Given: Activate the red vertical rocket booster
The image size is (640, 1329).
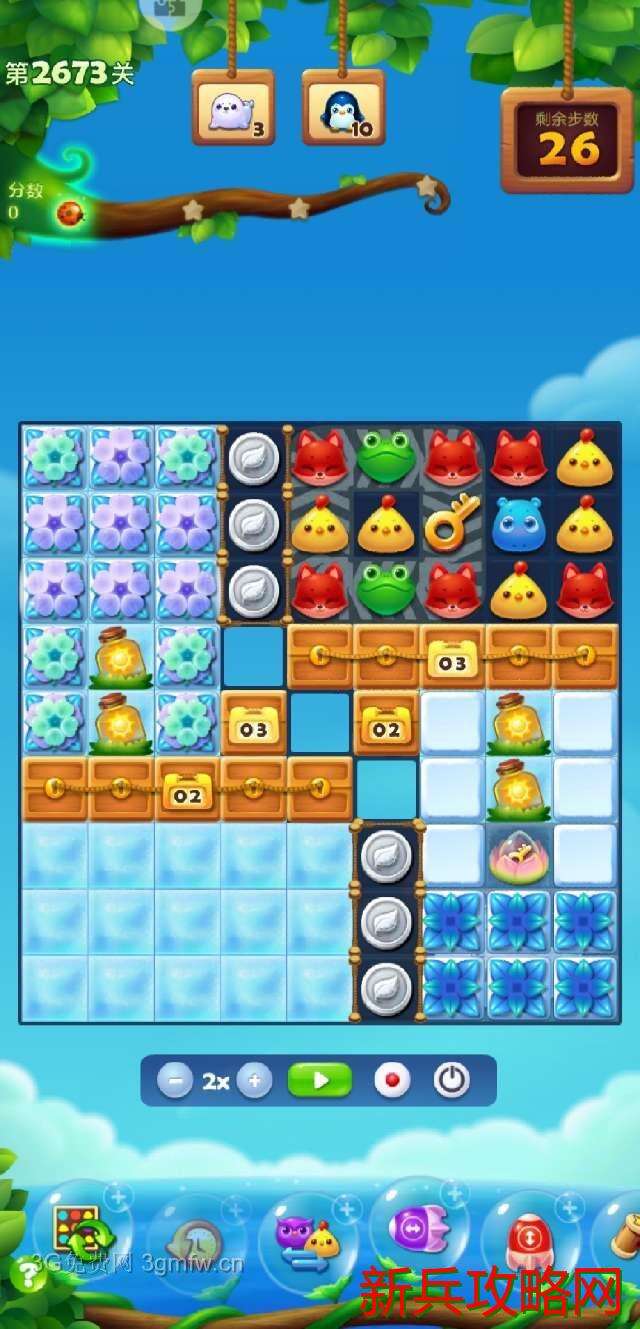Looking at the screenshot, I should (529, 1238).
